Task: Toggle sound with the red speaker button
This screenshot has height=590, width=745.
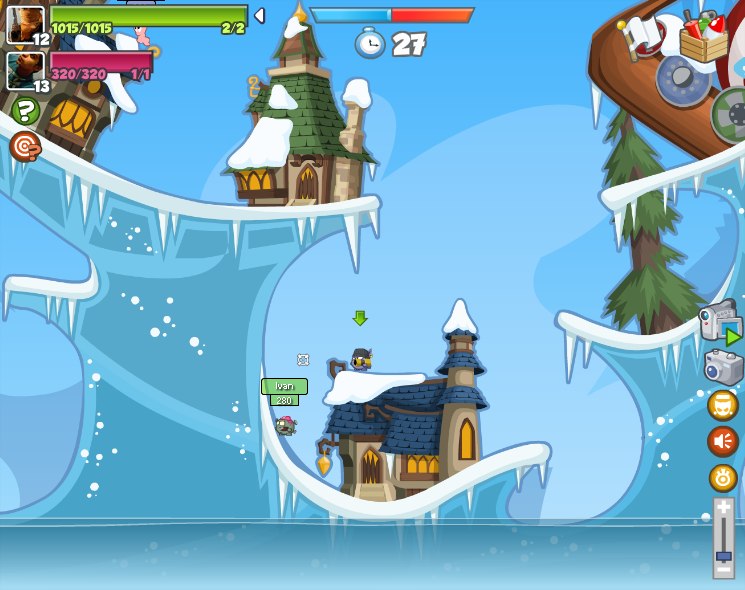Action: [723, 441]
